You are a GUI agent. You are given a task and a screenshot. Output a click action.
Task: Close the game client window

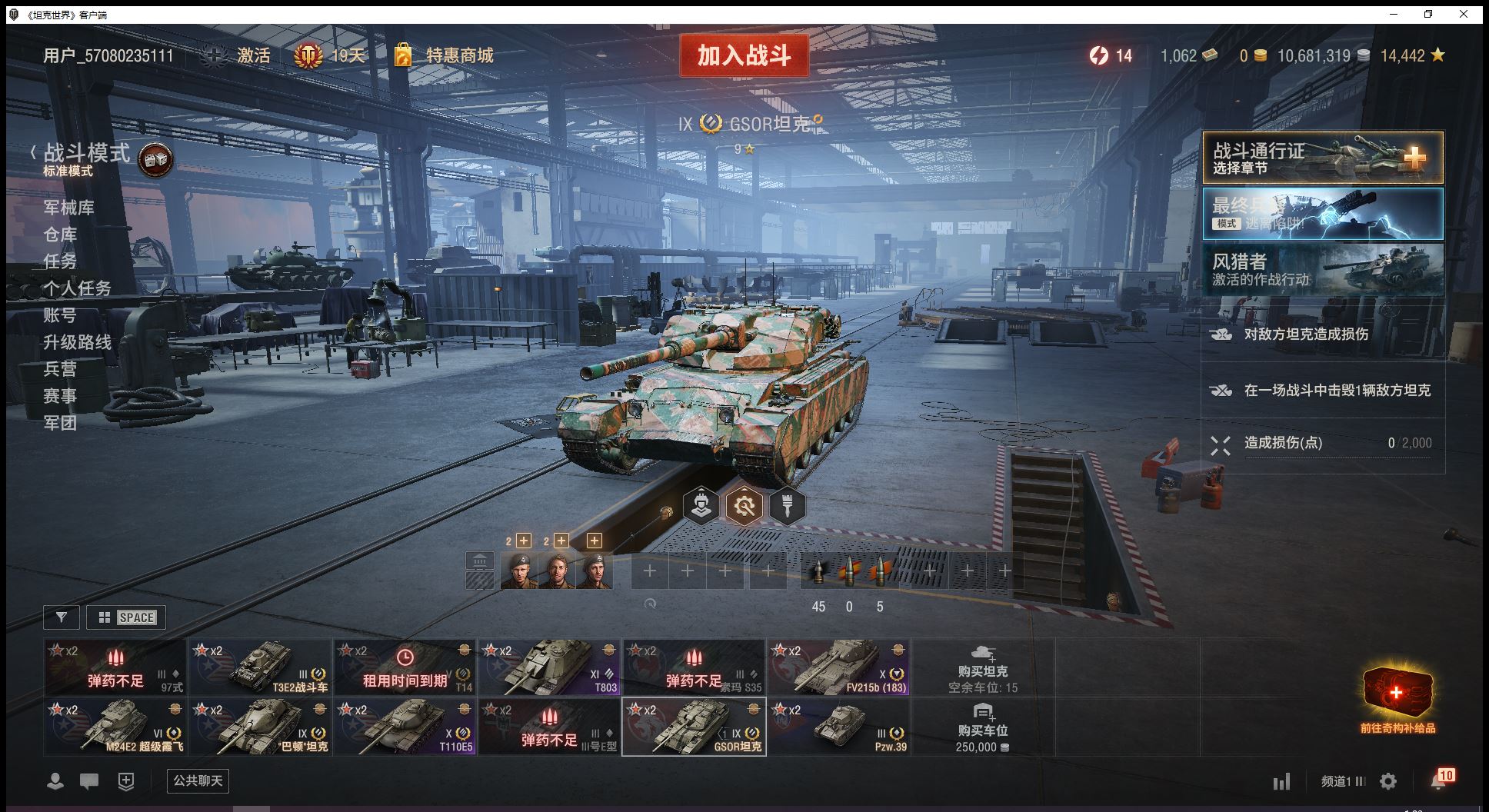pos(1464,14)
